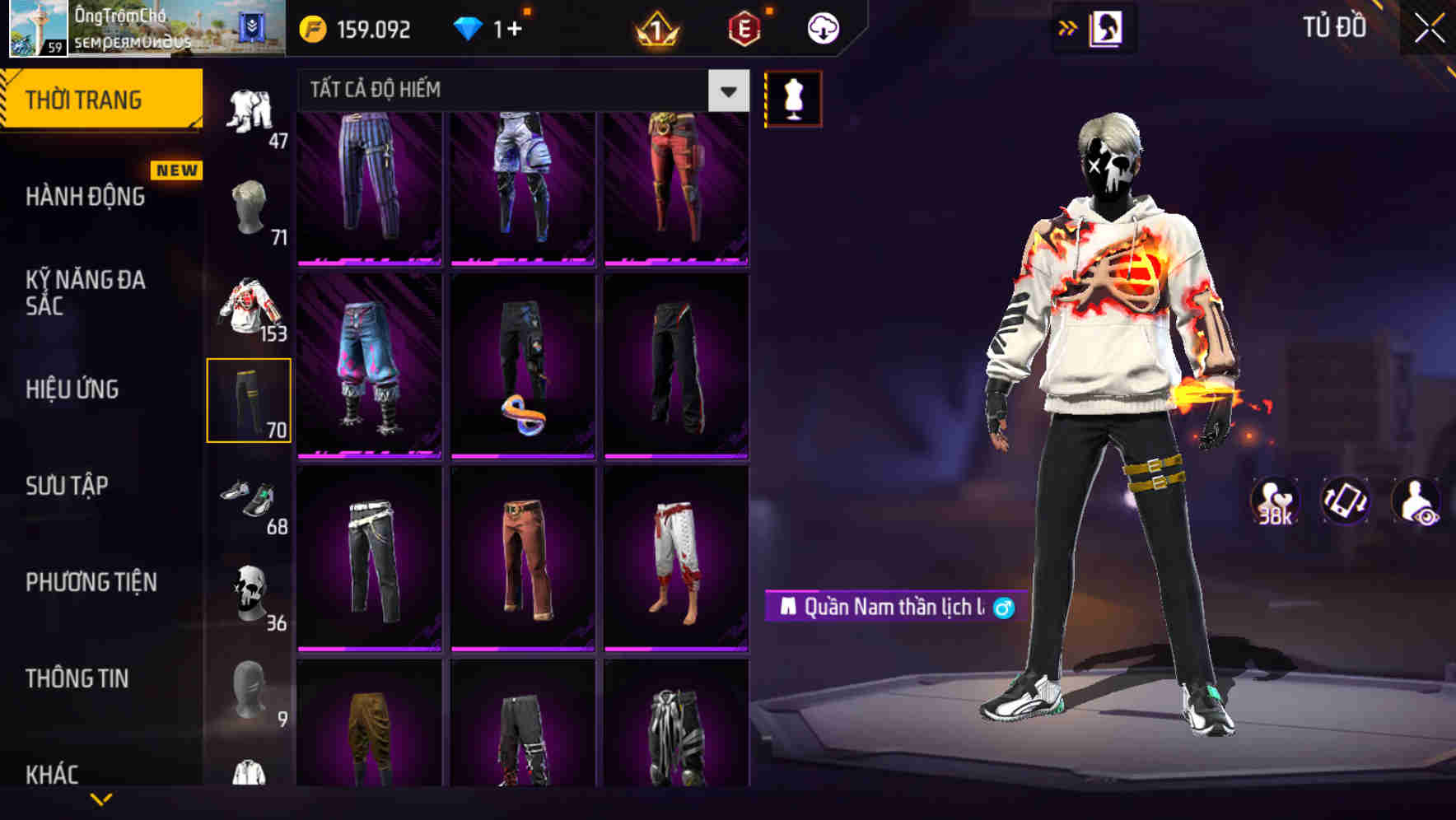Click the double chevron next to portrait icon
The image size is (1456, 820).
[1068, 27]
